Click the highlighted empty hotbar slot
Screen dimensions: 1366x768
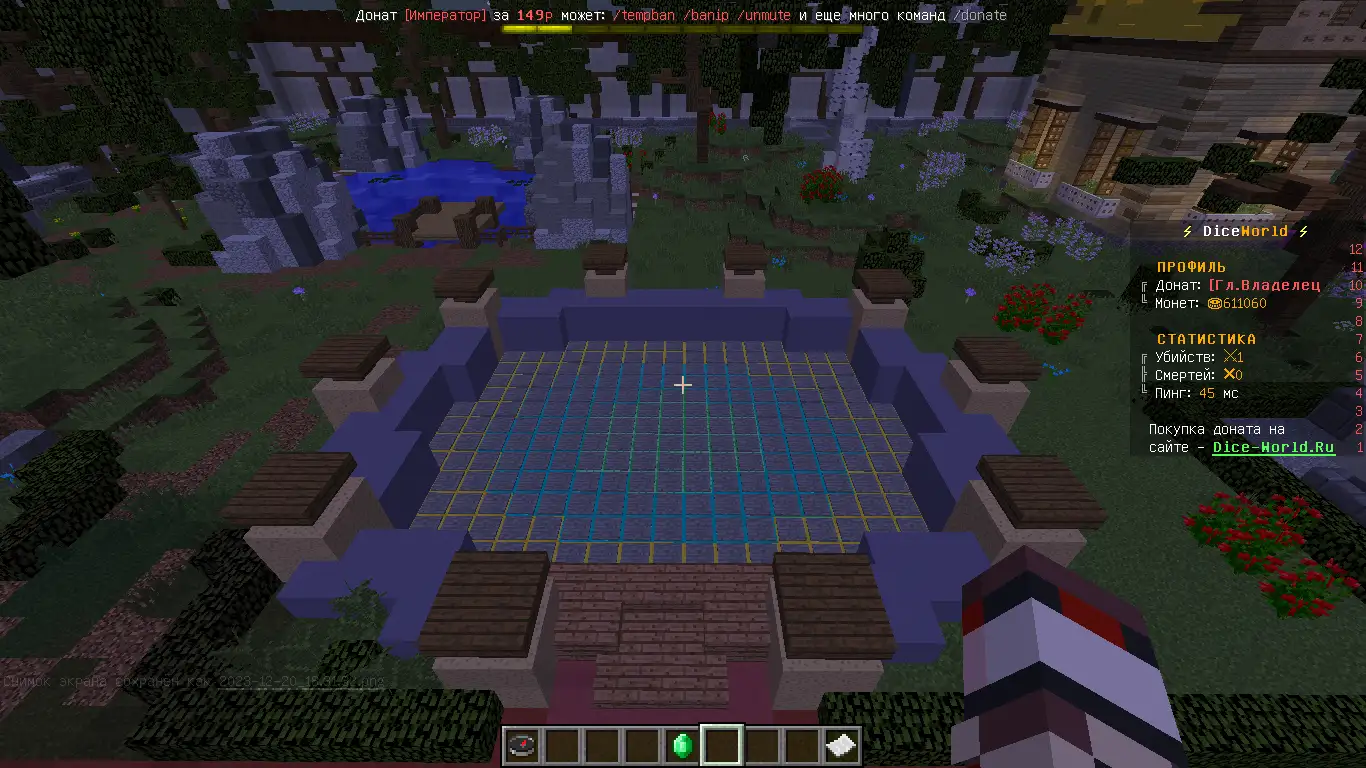point(722,745)
